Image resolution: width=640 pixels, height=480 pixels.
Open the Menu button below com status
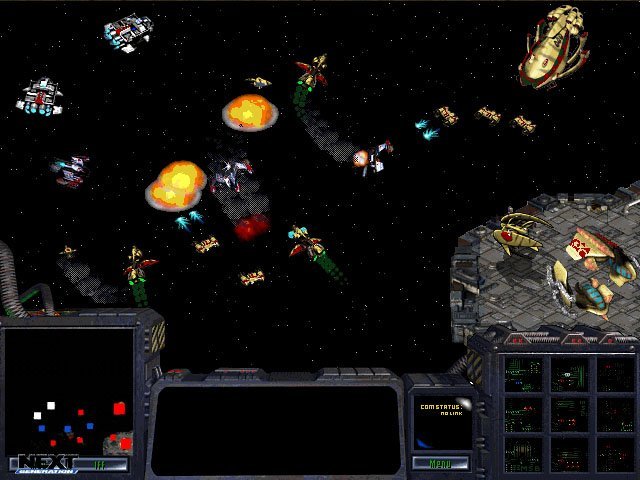(439, 464)
